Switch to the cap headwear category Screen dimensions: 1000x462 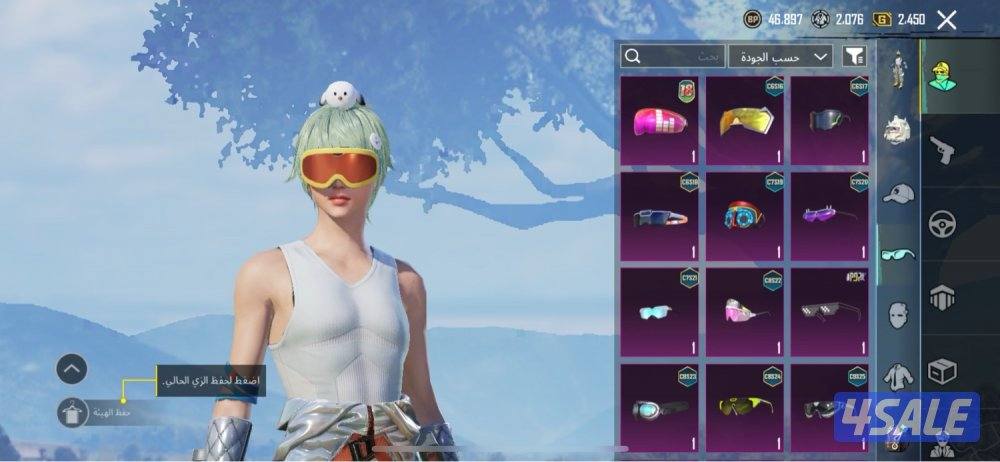[898, 193]
